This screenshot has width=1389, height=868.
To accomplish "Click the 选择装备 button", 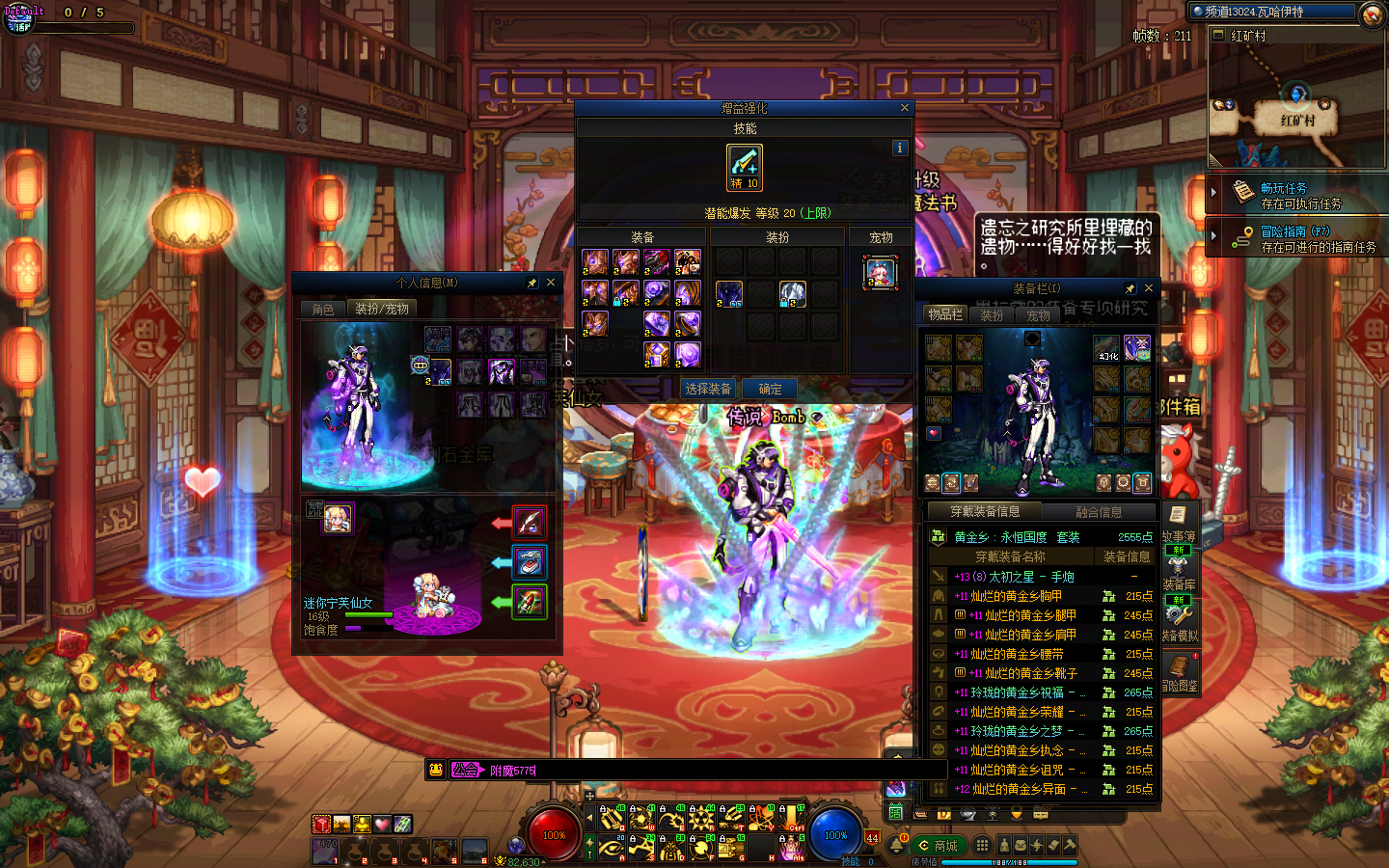I will pyautogui.click(x=708, y=389).
